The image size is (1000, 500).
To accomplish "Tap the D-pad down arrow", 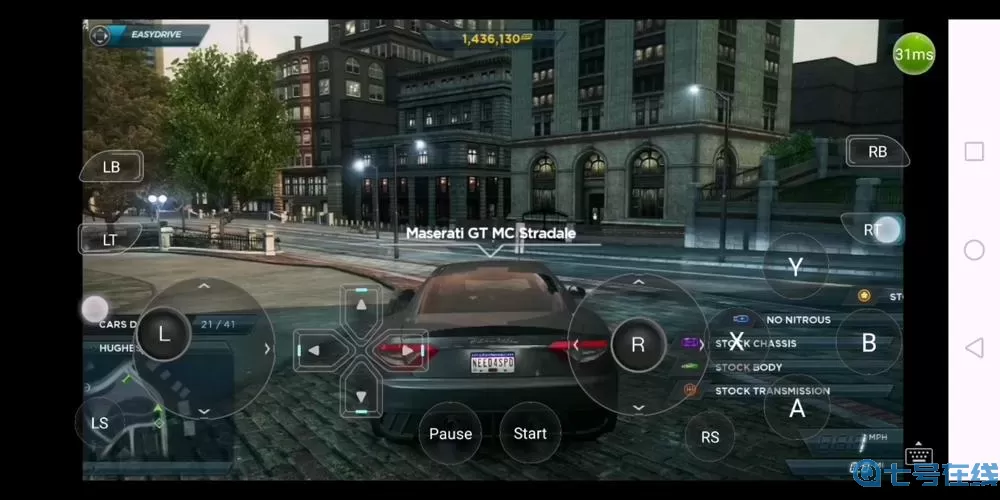I will tap(362, 397).
